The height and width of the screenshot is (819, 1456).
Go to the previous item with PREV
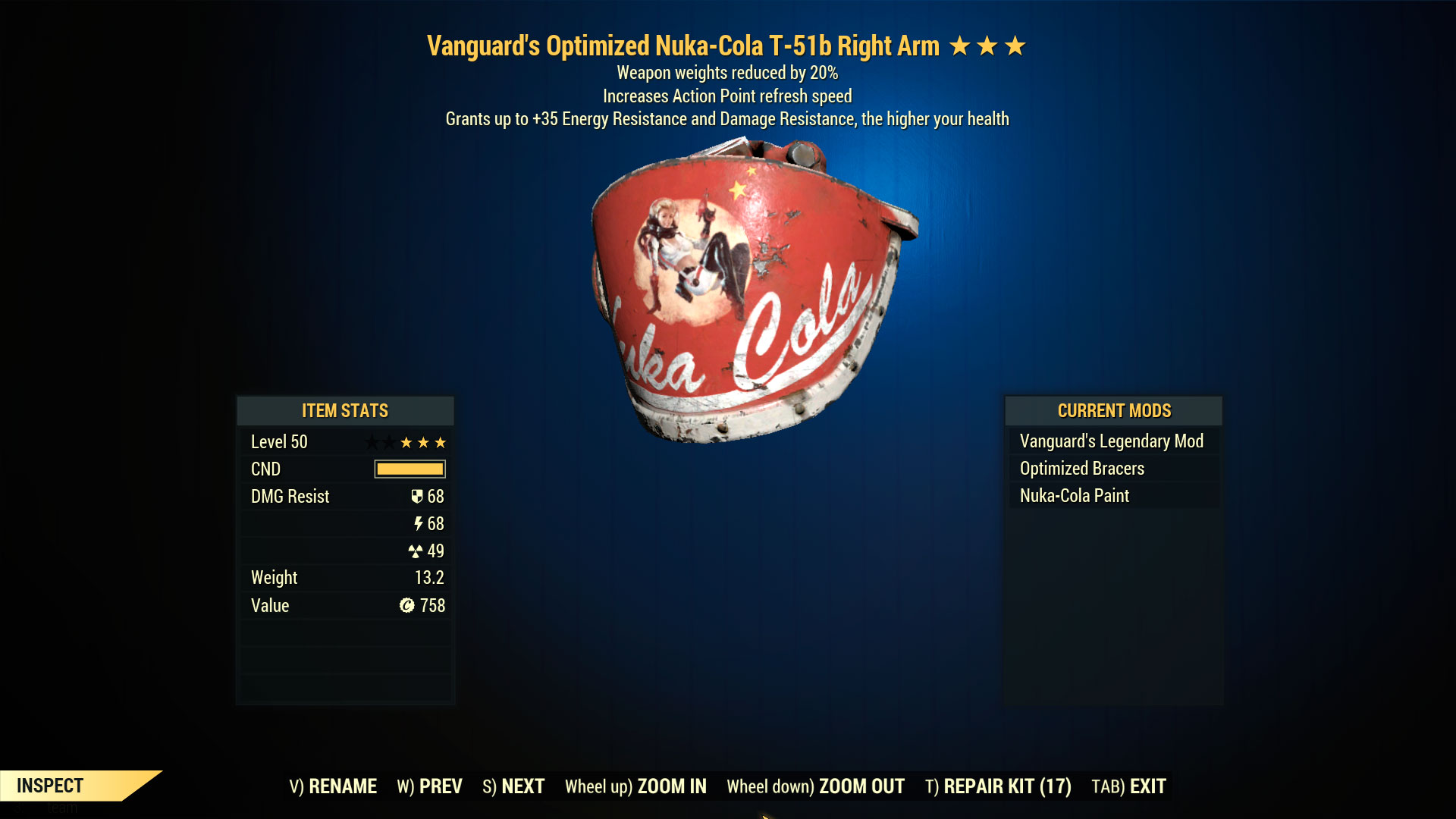[429, 786]
